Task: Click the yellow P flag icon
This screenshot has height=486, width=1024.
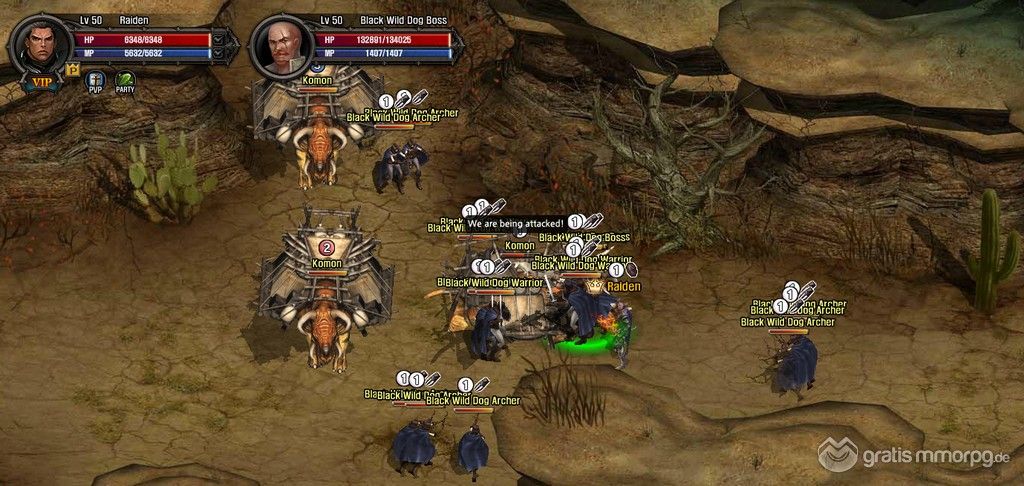Action: click(72, 69)
